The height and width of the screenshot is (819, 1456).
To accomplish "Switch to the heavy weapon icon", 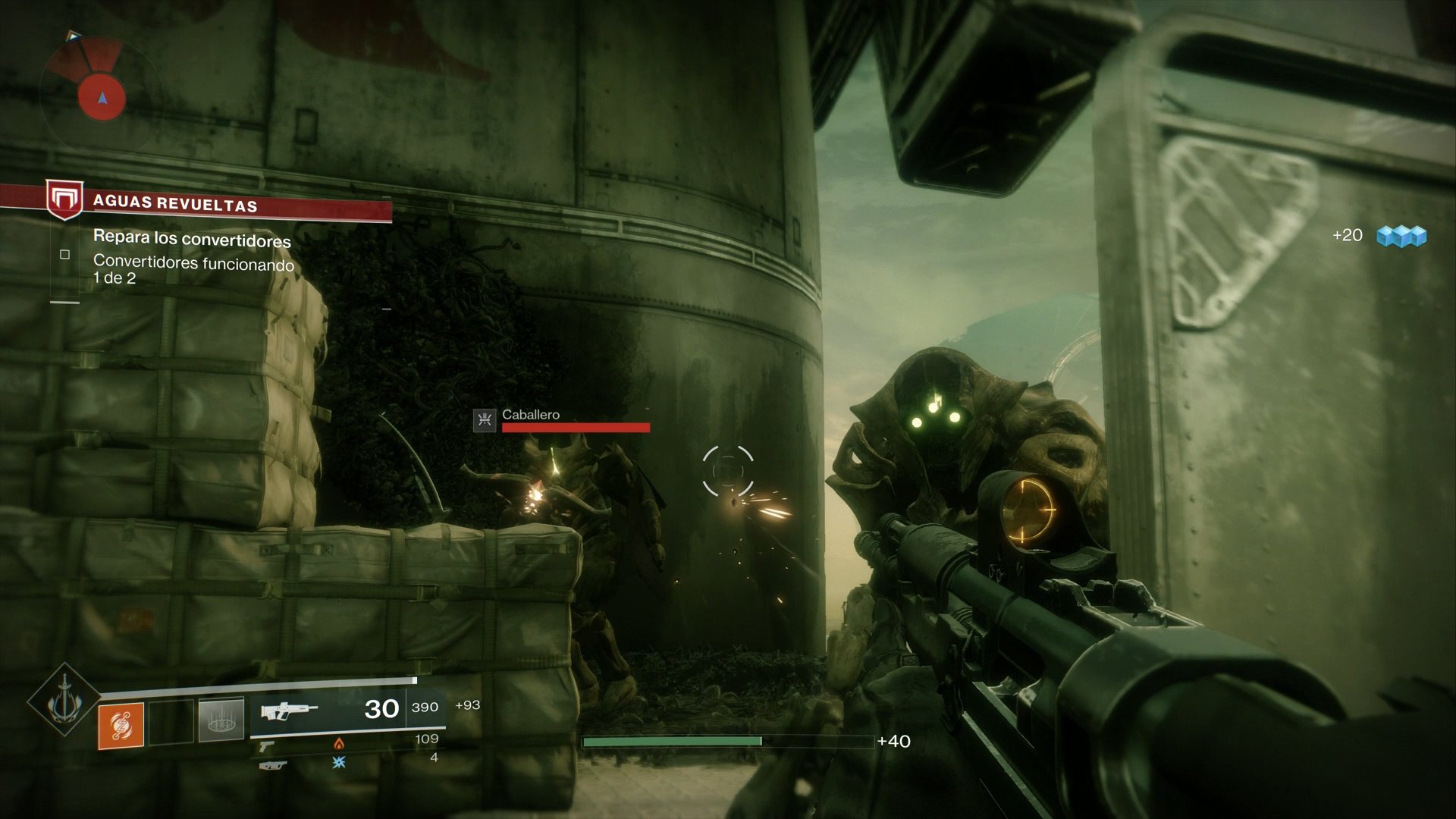I will pyautogui.click(x=273, y=765).
